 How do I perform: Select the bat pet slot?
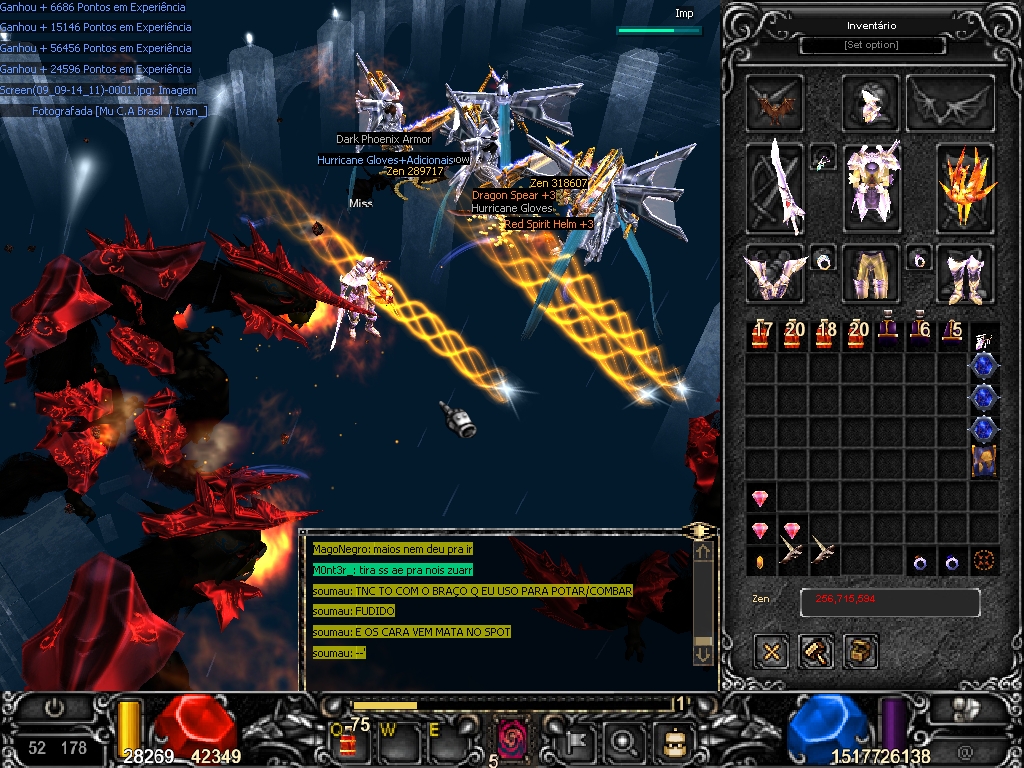coord(776,102)
